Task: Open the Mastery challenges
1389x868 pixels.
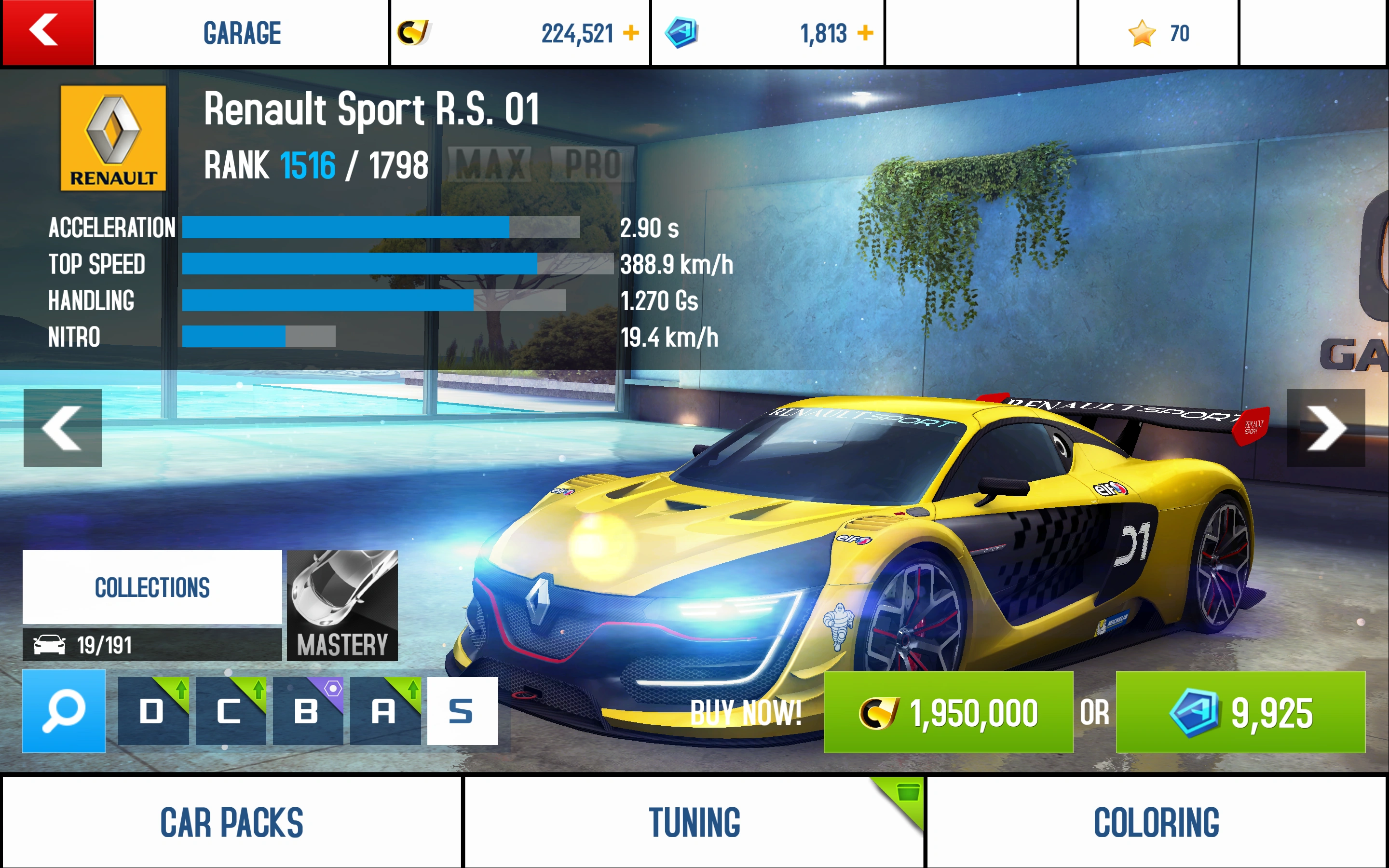Action: click(342, 606)
